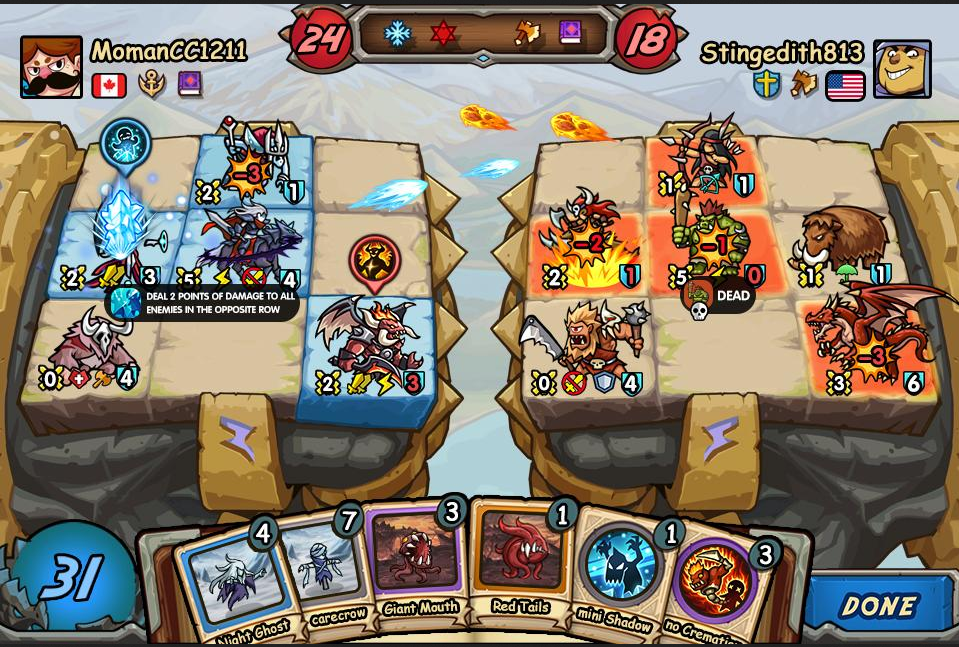Choose the mini Shadow spell card
The image size is (959, 647).
pyautogui.click(x=620, y=572)
